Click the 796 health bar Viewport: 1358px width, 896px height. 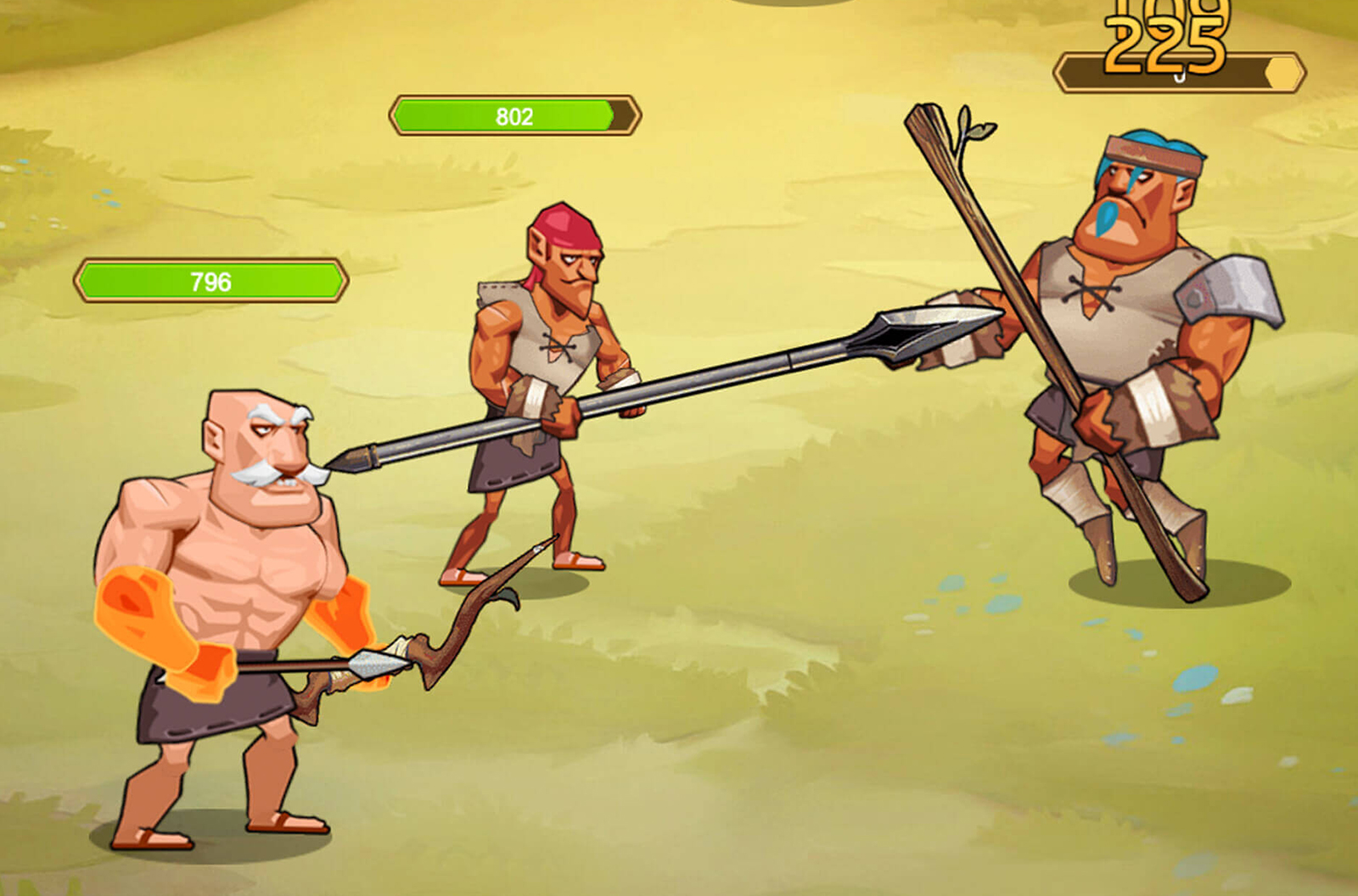pyautogui.click(x=210, y=279)
